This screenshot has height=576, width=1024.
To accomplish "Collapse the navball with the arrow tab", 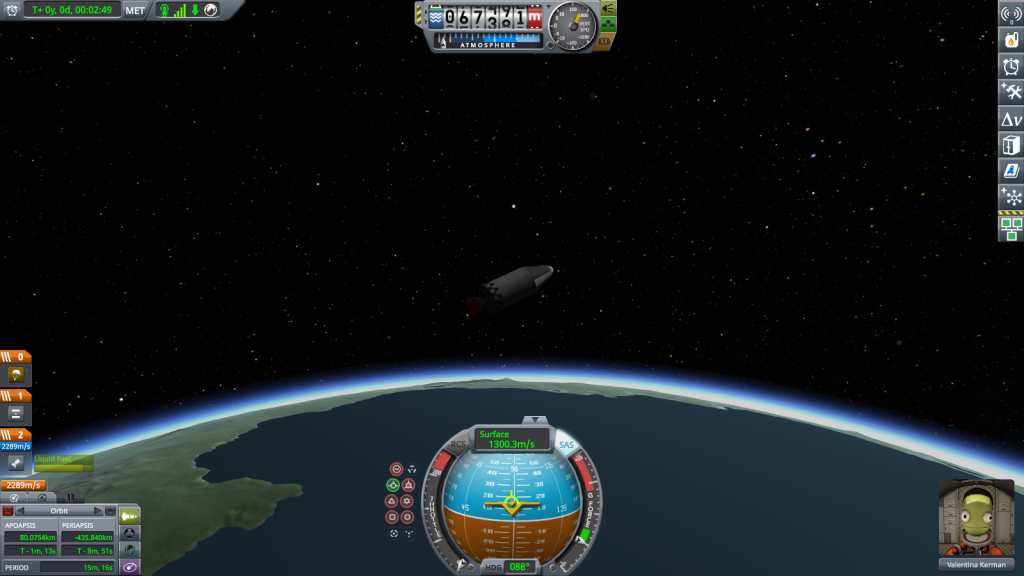I will (535, 420).
